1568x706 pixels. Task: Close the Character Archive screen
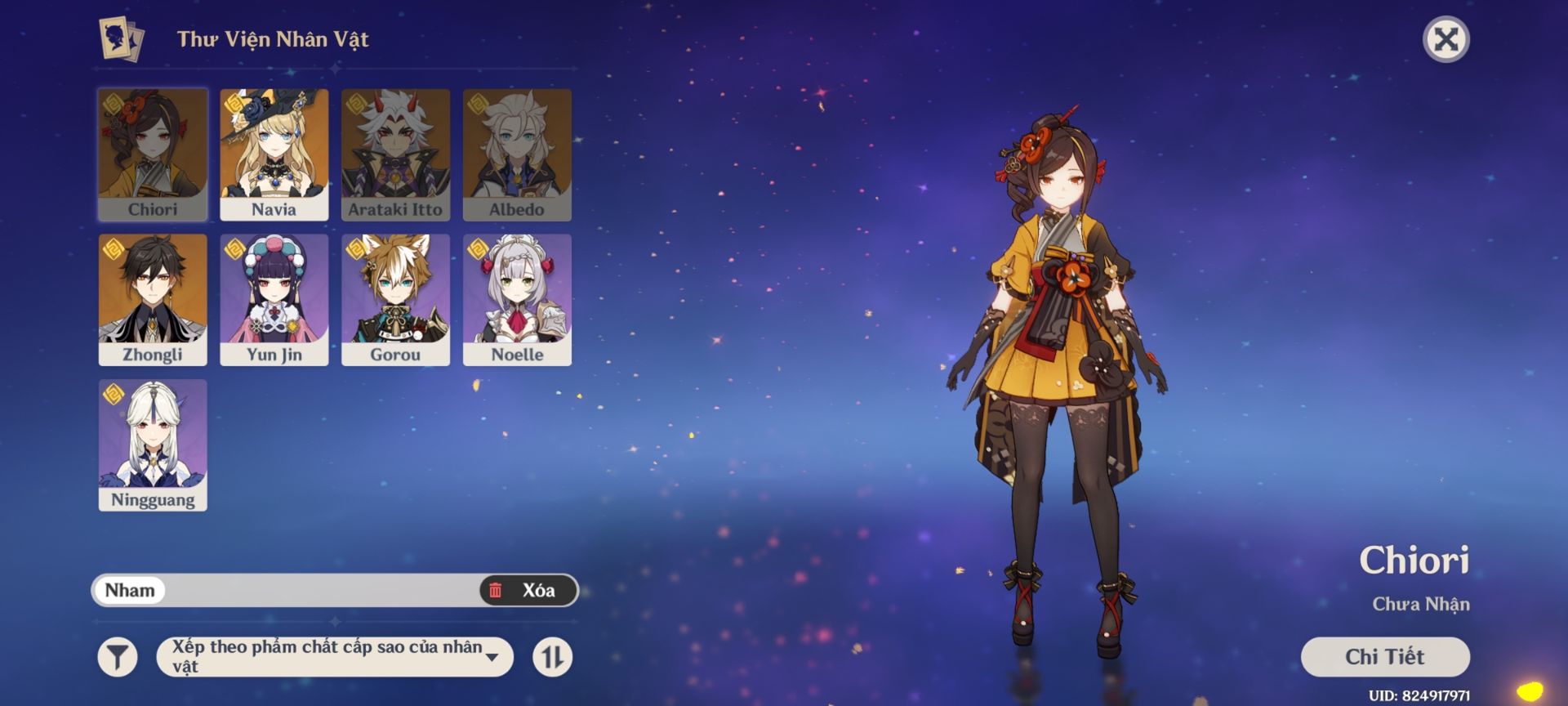click(1445, 39)
